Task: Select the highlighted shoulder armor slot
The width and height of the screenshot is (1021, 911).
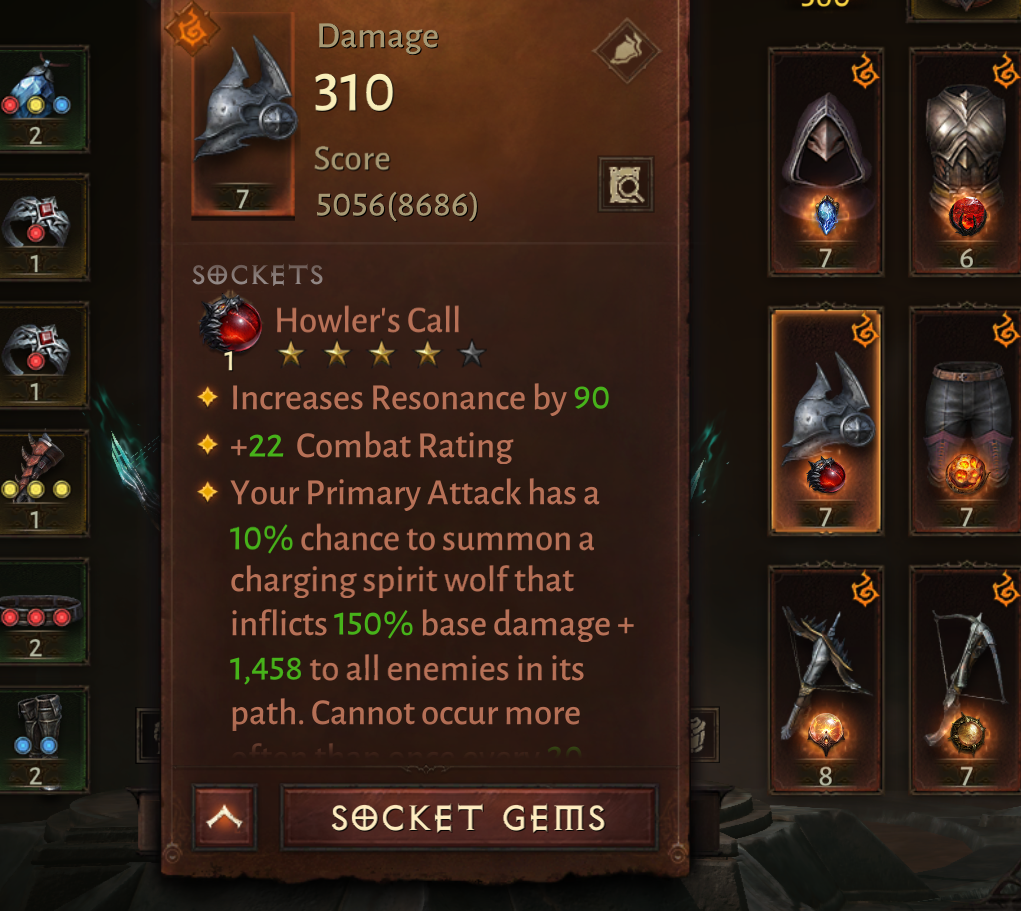Action: click(825, 421)
